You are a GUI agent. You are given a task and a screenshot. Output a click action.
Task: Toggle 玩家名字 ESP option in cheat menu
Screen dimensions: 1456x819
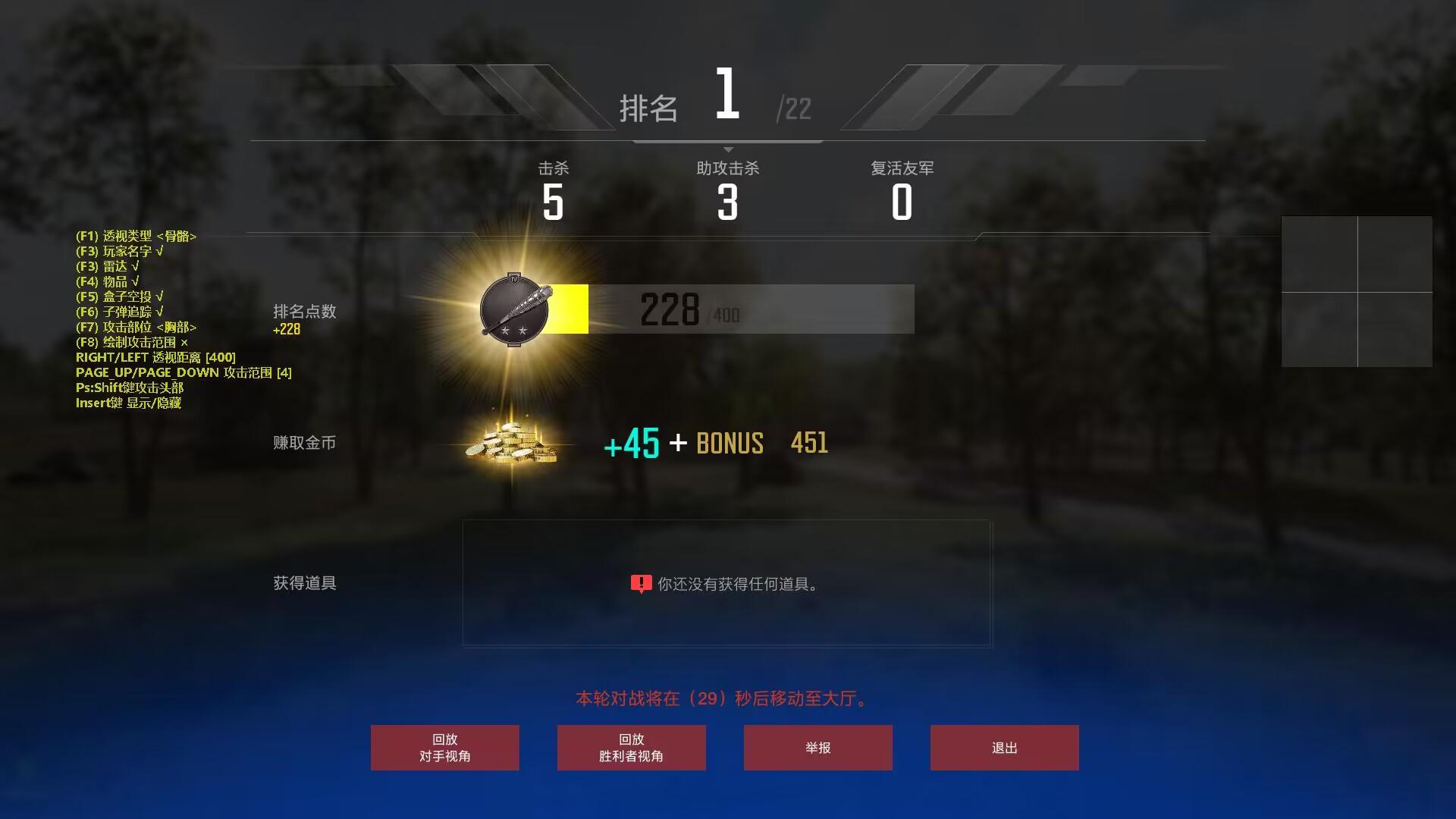[121, 251]
